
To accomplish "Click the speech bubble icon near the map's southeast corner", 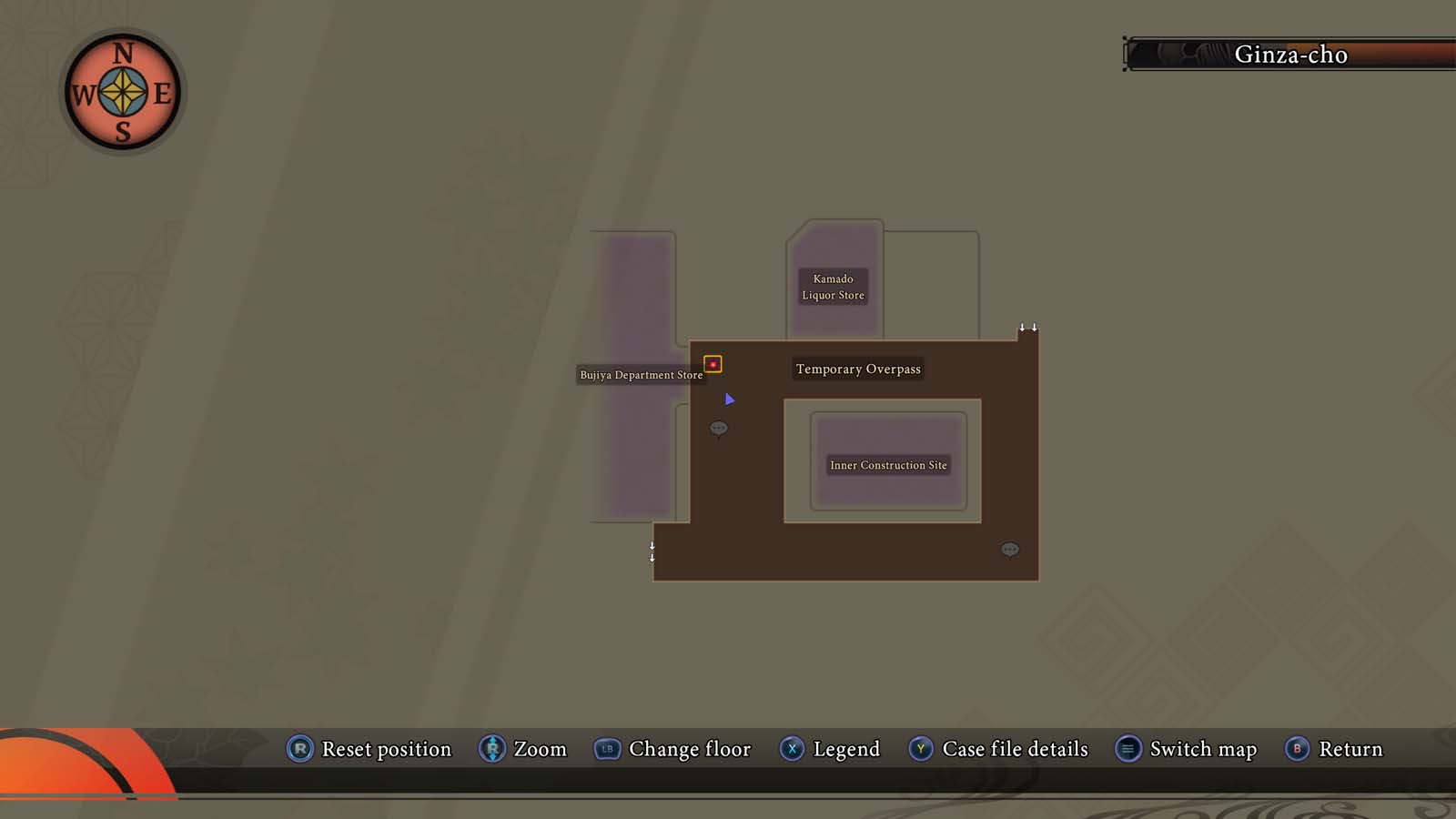I will (x=1010, y=550).
